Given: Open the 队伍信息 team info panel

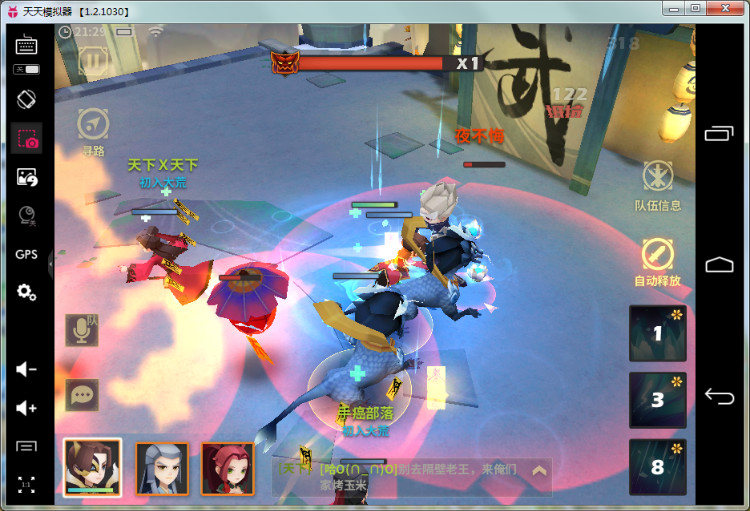Looking at the screenshot, I should 657,178.
